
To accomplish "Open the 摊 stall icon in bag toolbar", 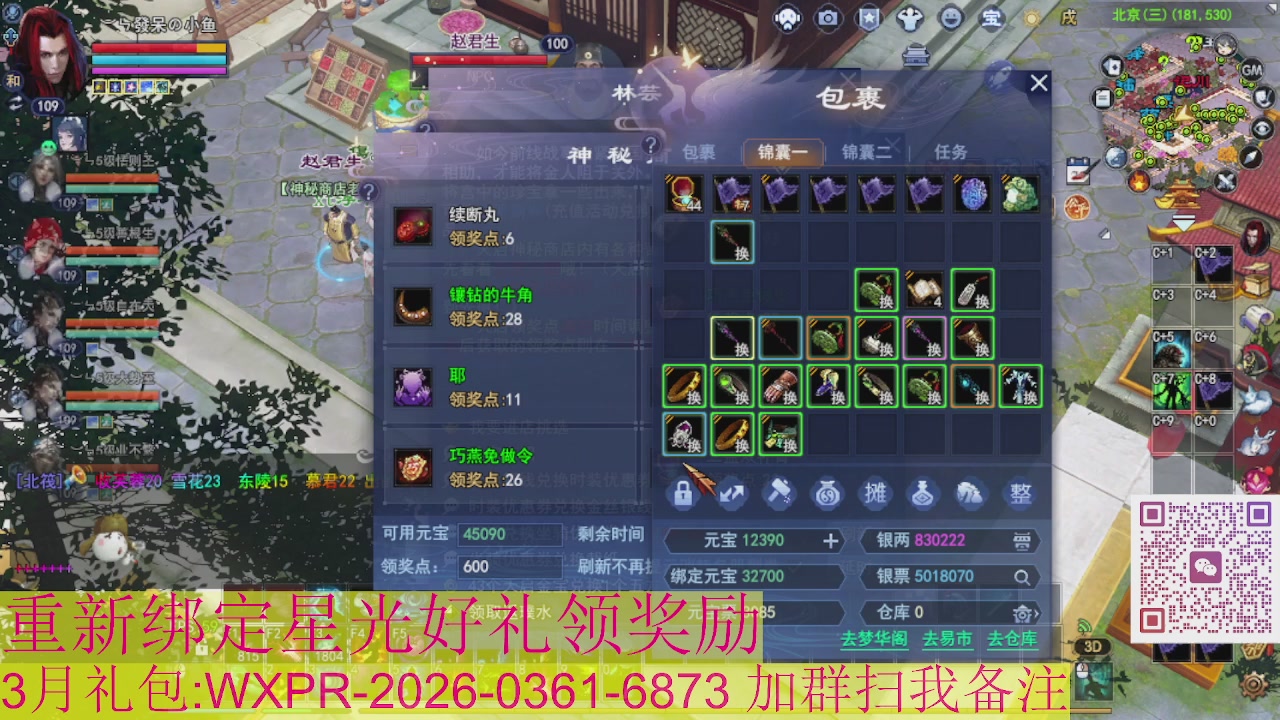I will point(875,495).
